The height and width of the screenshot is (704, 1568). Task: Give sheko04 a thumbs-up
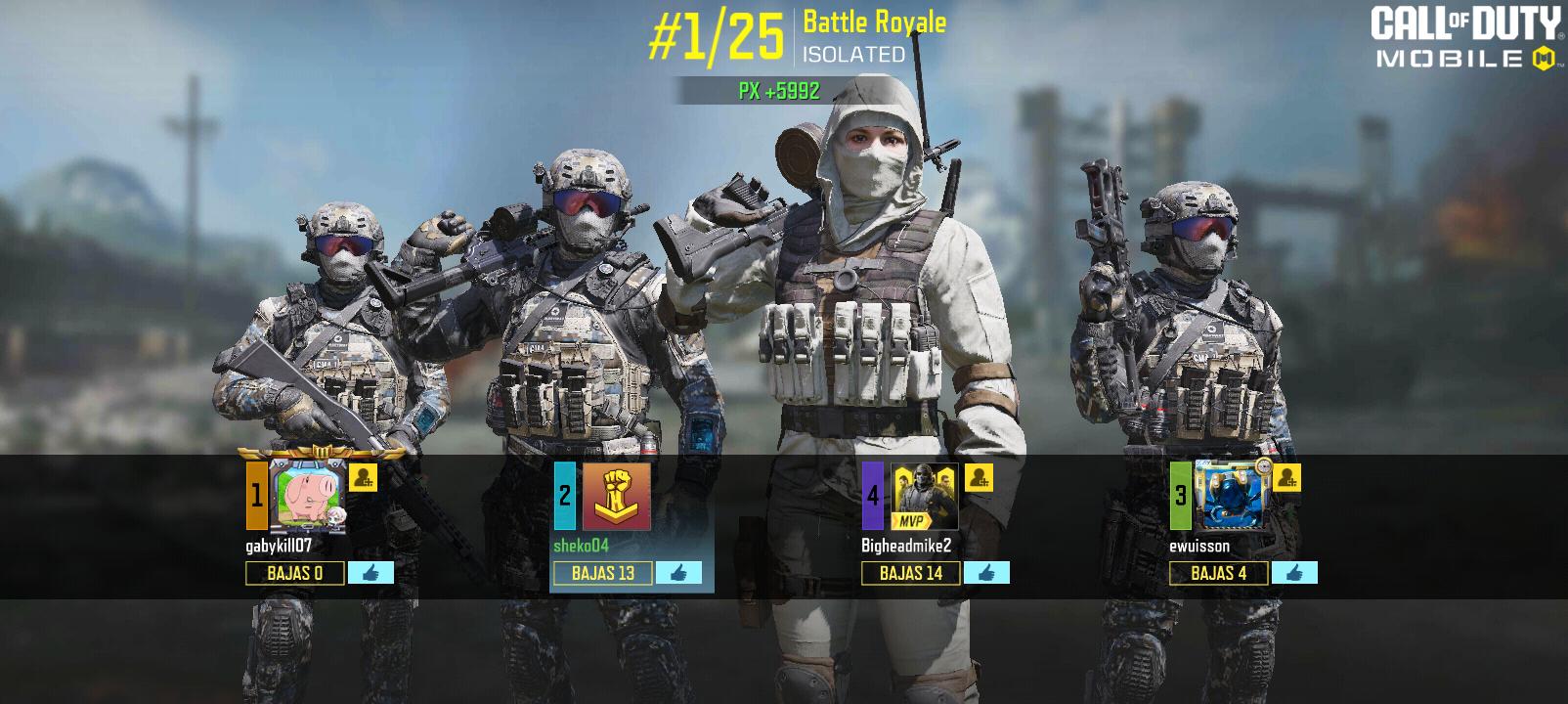[x=678, y=573]
